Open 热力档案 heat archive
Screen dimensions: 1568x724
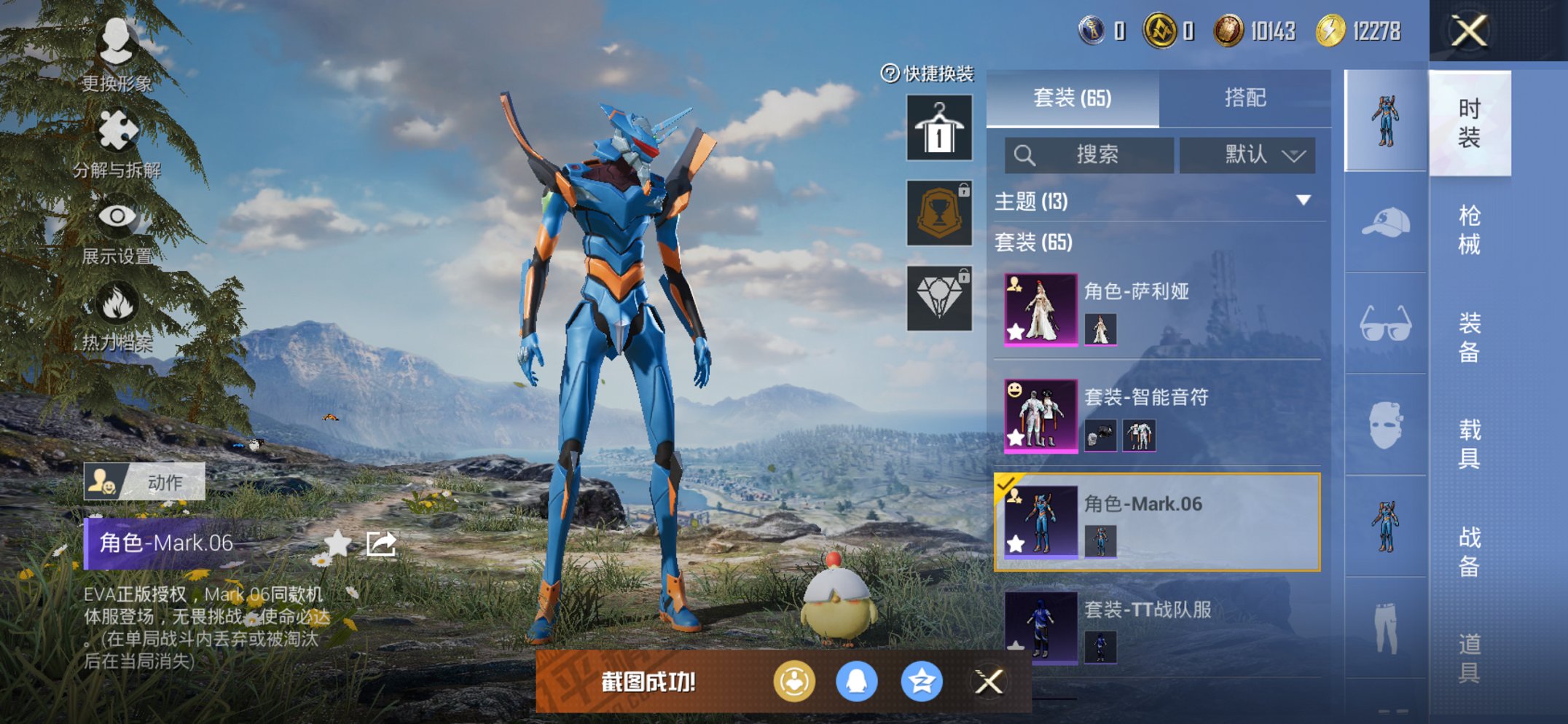pyautogui.click(x=117, y=316)
